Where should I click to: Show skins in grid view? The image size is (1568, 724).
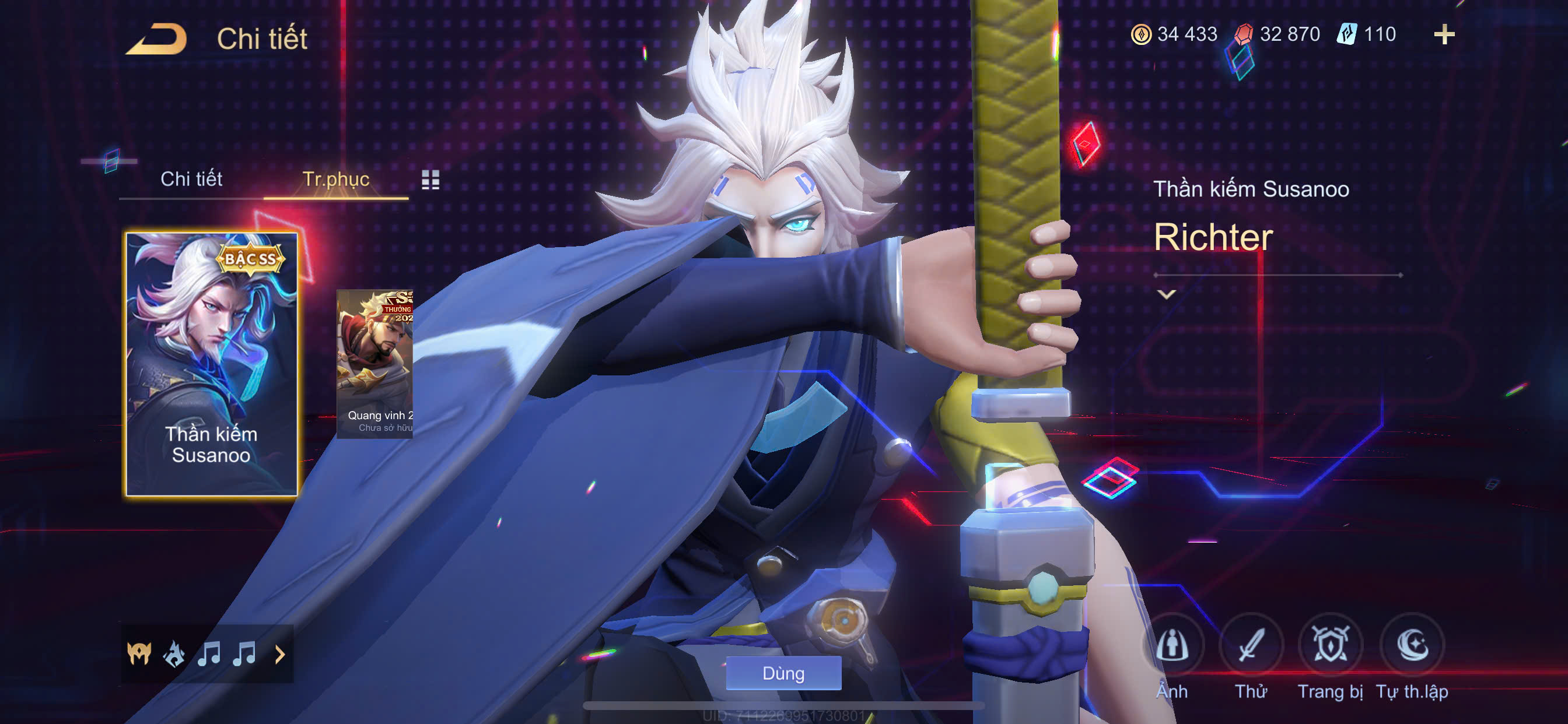click(x=430, y=180)
